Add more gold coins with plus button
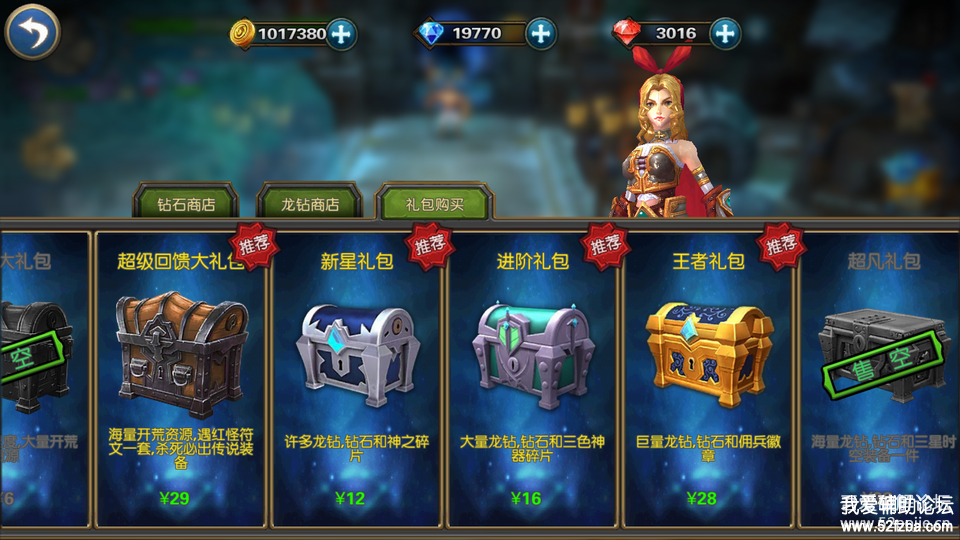The height and width of the screenshot is (540, 960). pyautogui.click(x=342, y=33)
